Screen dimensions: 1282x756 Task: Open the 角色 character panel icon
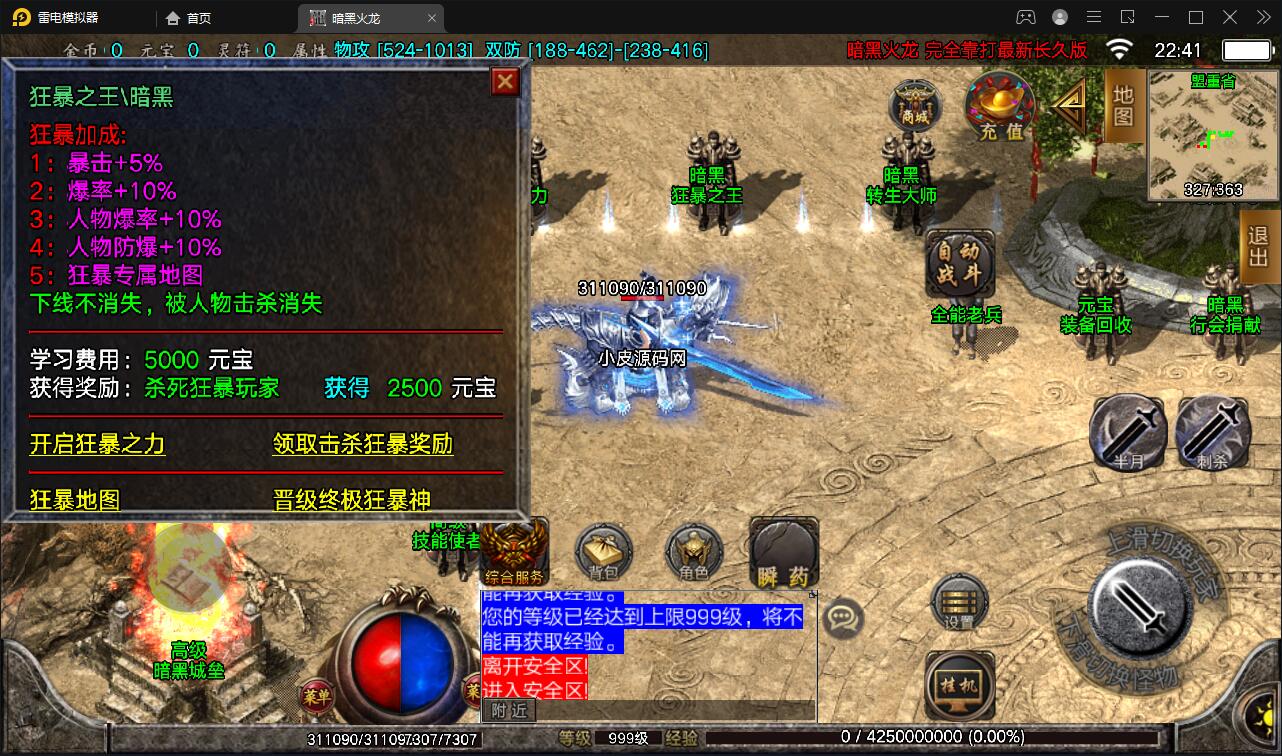tap(693, 552)
